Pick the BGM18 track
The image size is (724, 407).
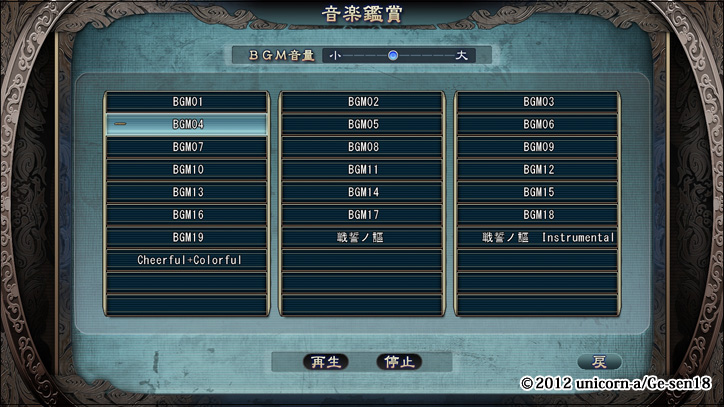(538, 215)
